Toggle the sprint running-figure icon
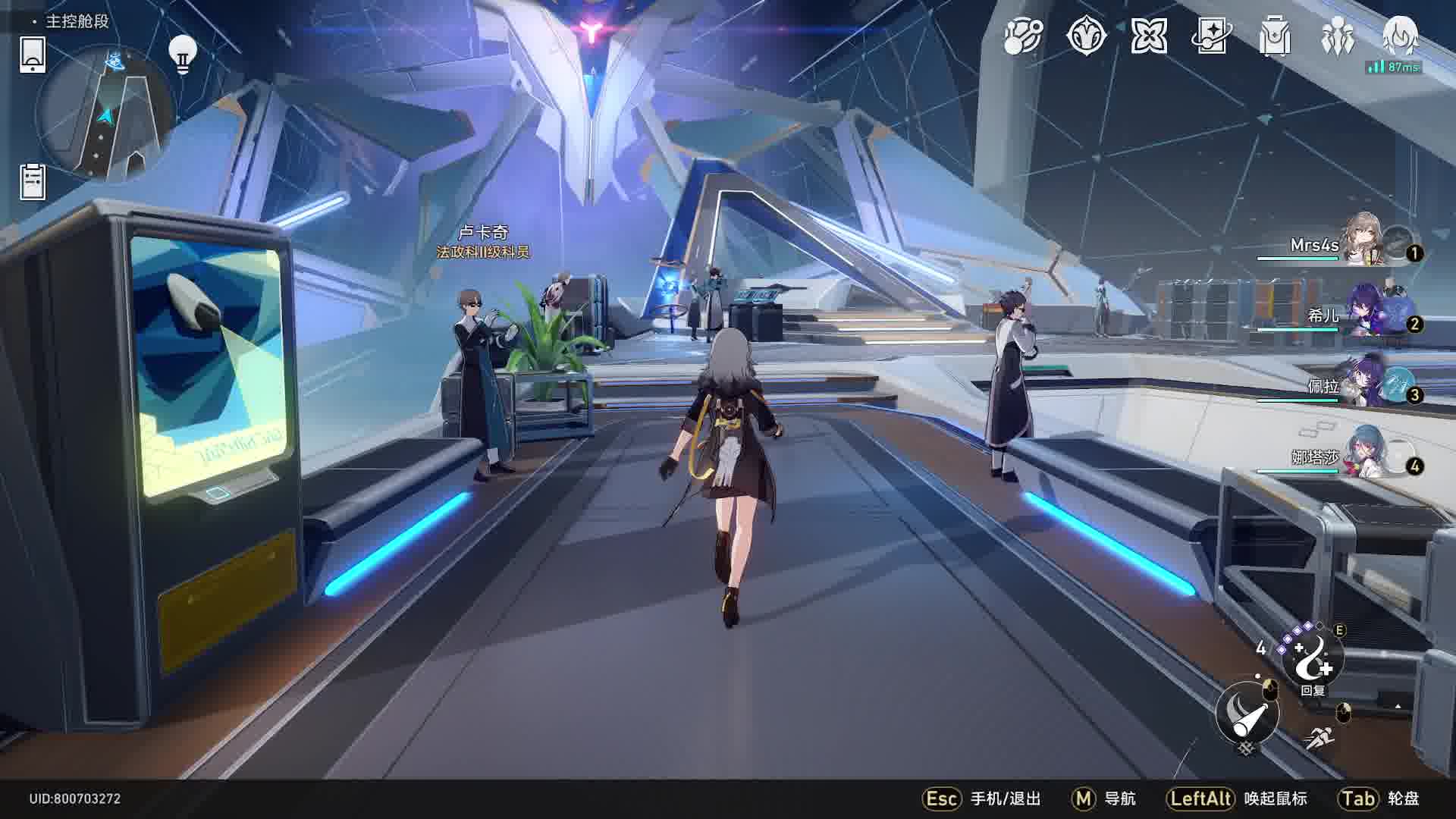The height and width of the screenshot is (819, 1456). (x=1320, y=737)
